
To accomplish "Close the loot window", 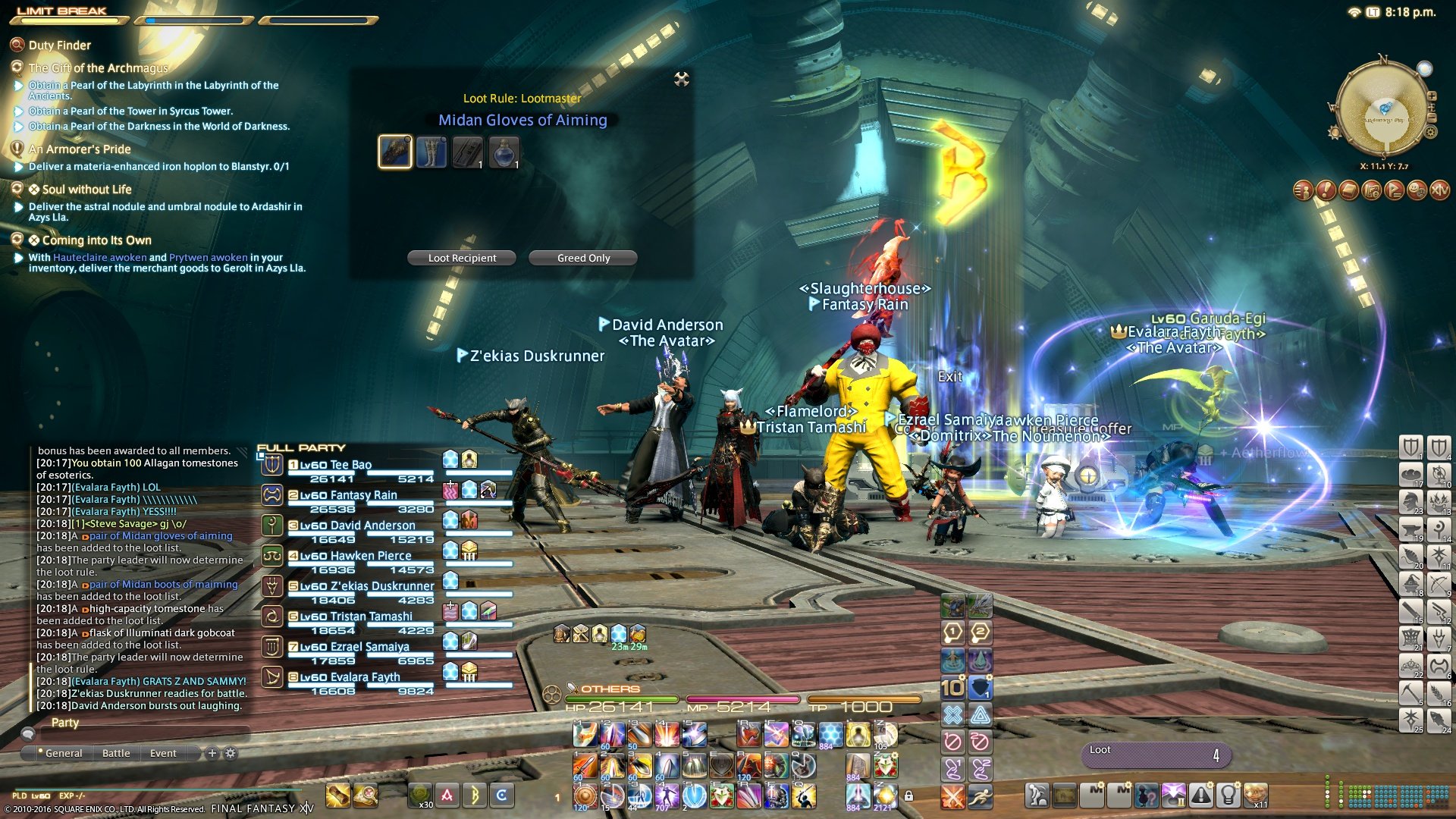I will (682, 79).
